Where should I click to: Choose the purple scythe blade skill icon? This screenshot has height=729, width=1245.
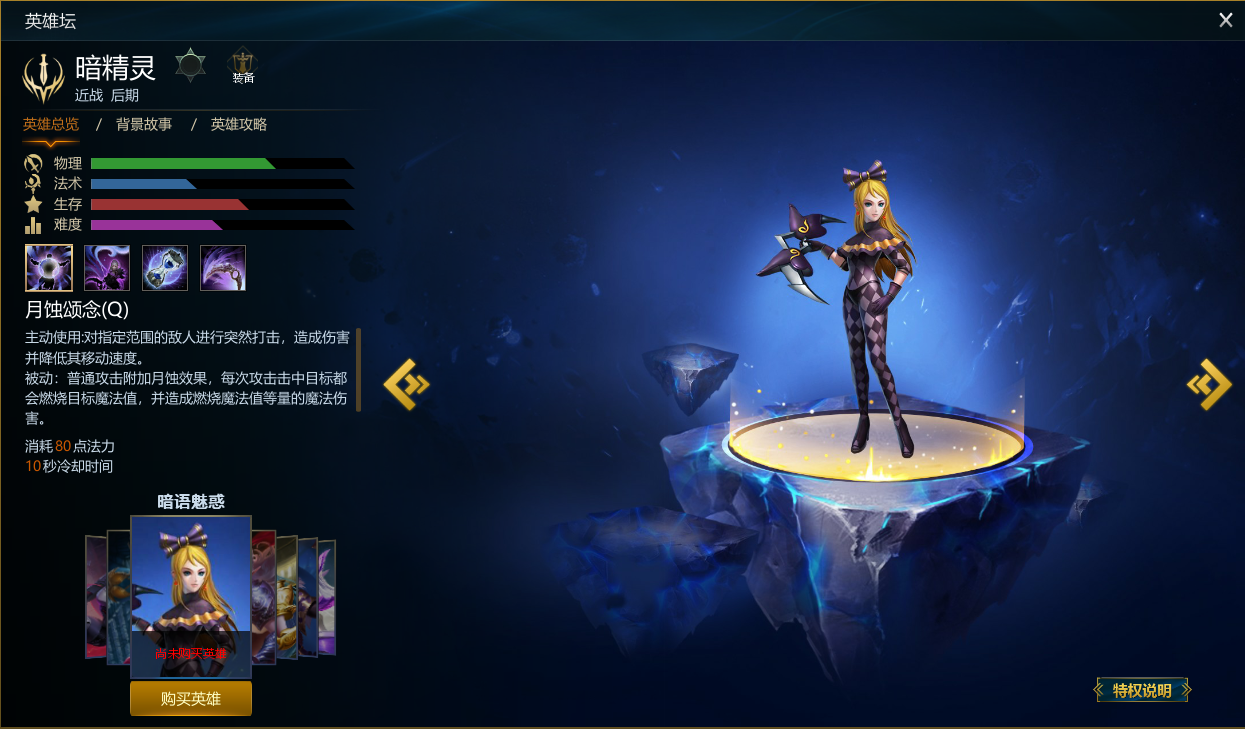[x=223, y=268]
